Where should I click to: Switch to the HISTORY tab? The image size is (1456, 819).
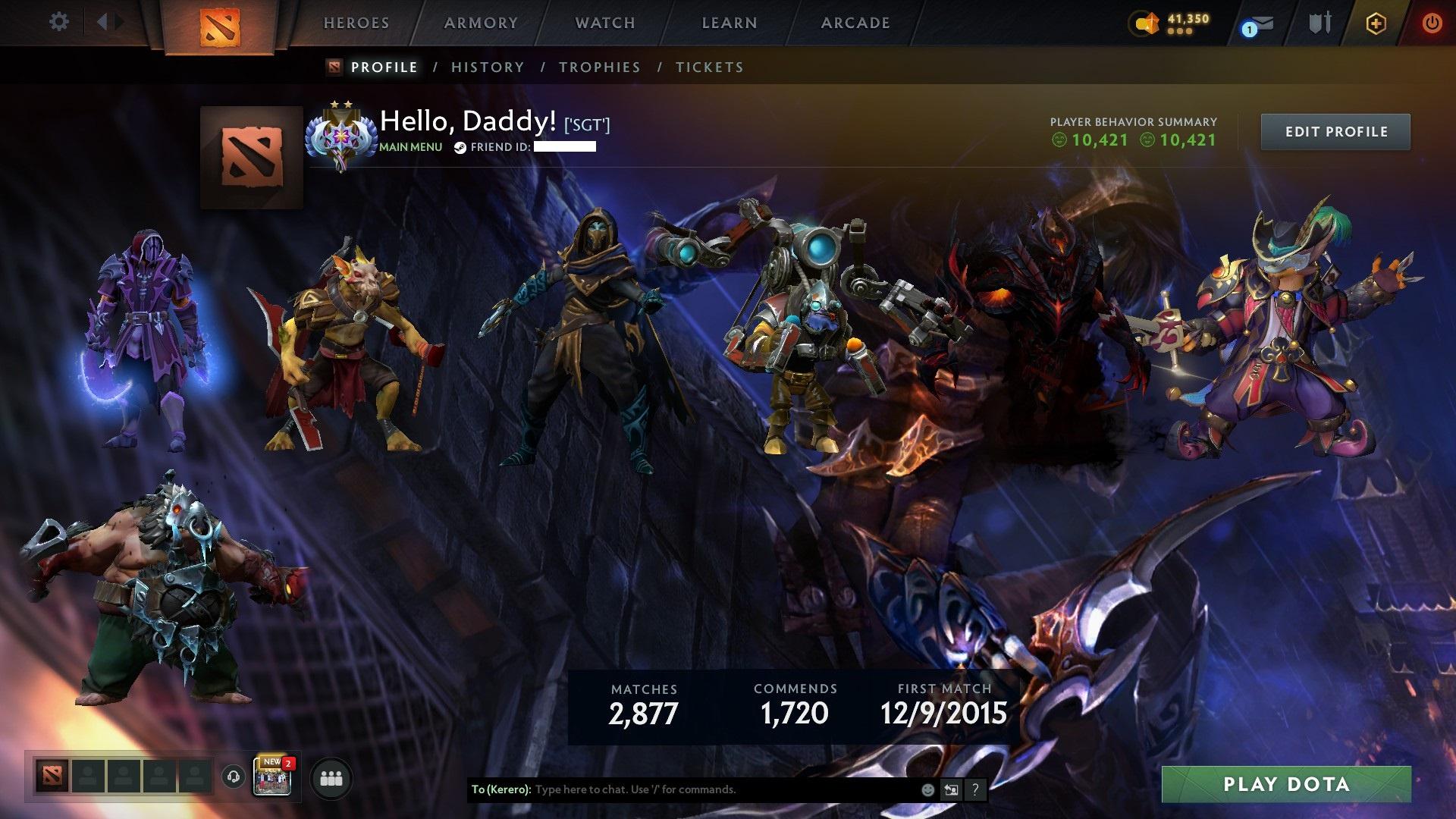pos(487,67)
